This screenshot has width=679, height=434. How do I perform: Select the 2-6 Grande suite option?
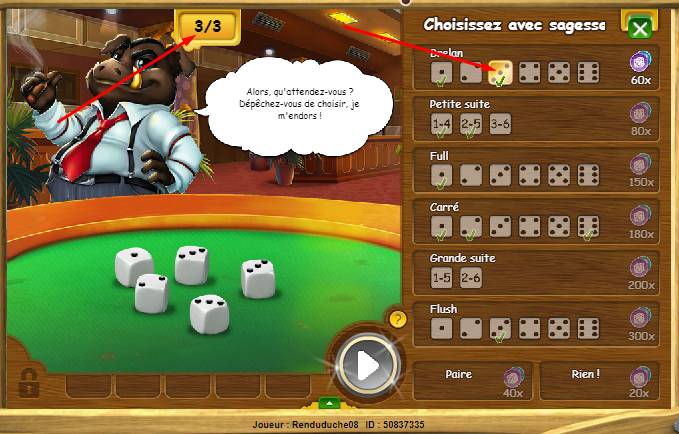471,277
